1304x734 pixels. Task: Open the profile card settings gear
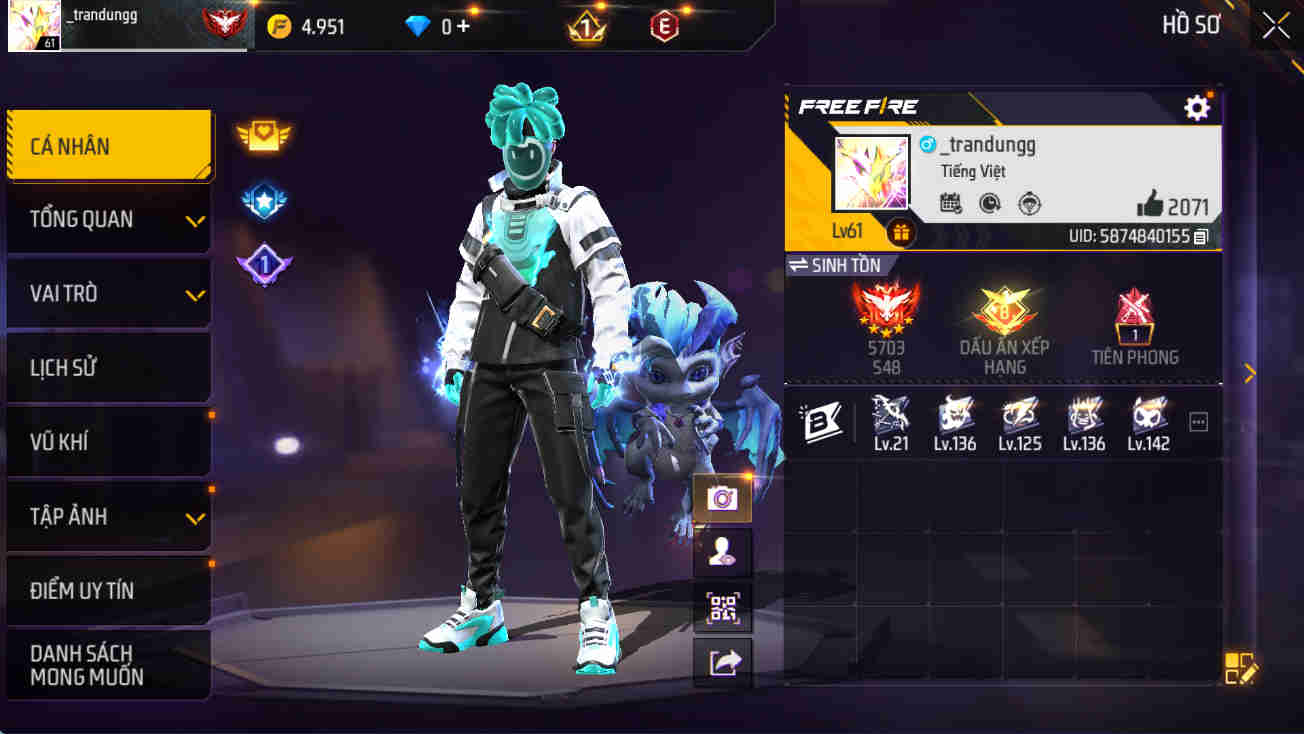click(1197, 107)
